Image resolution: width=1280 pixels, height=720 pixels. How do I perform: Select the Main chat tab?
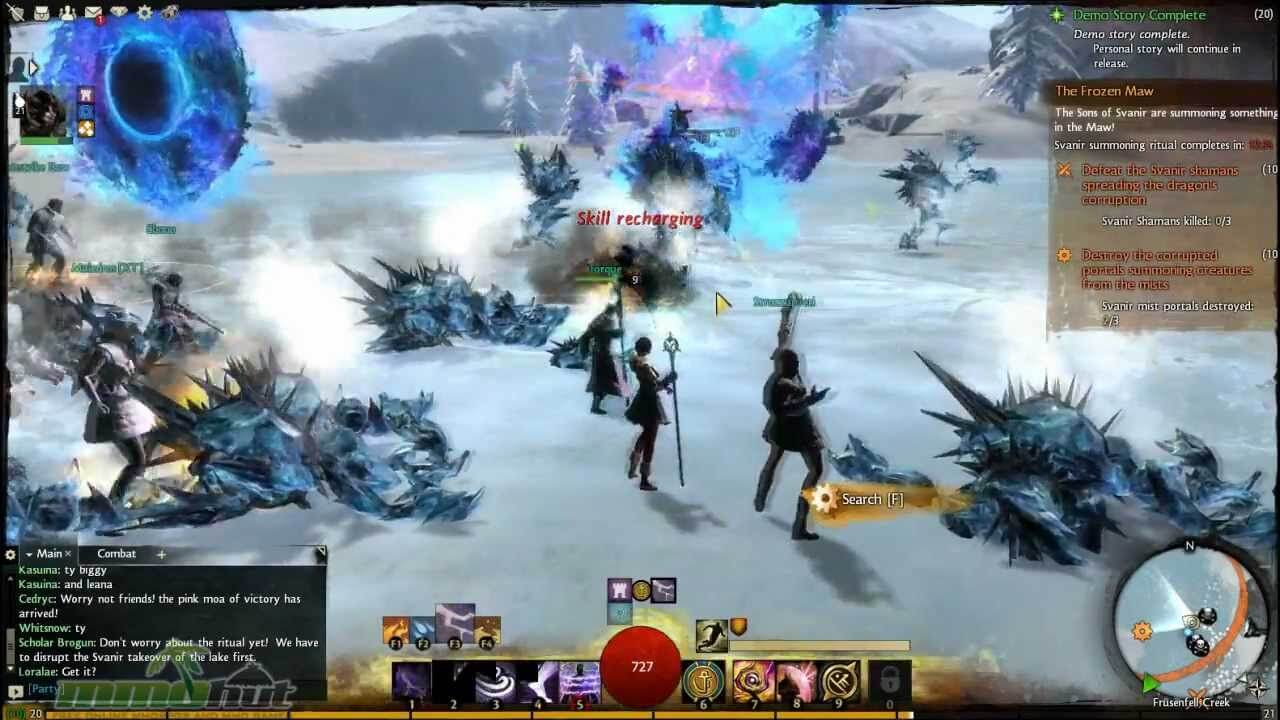click(48, 553)
